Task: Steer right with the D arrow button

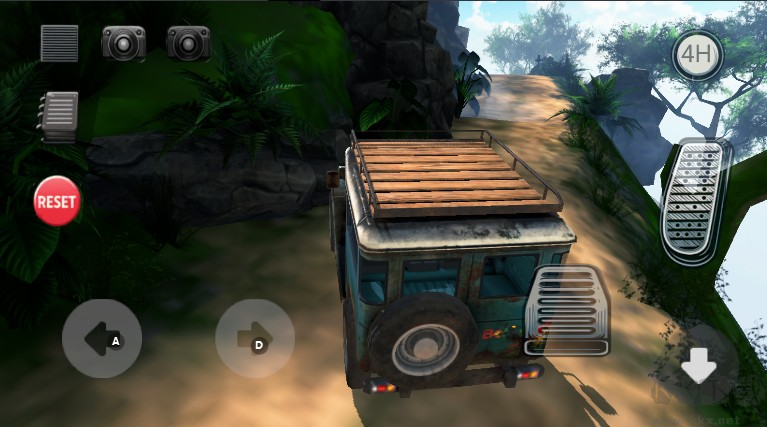Action: tap(255, 338)
